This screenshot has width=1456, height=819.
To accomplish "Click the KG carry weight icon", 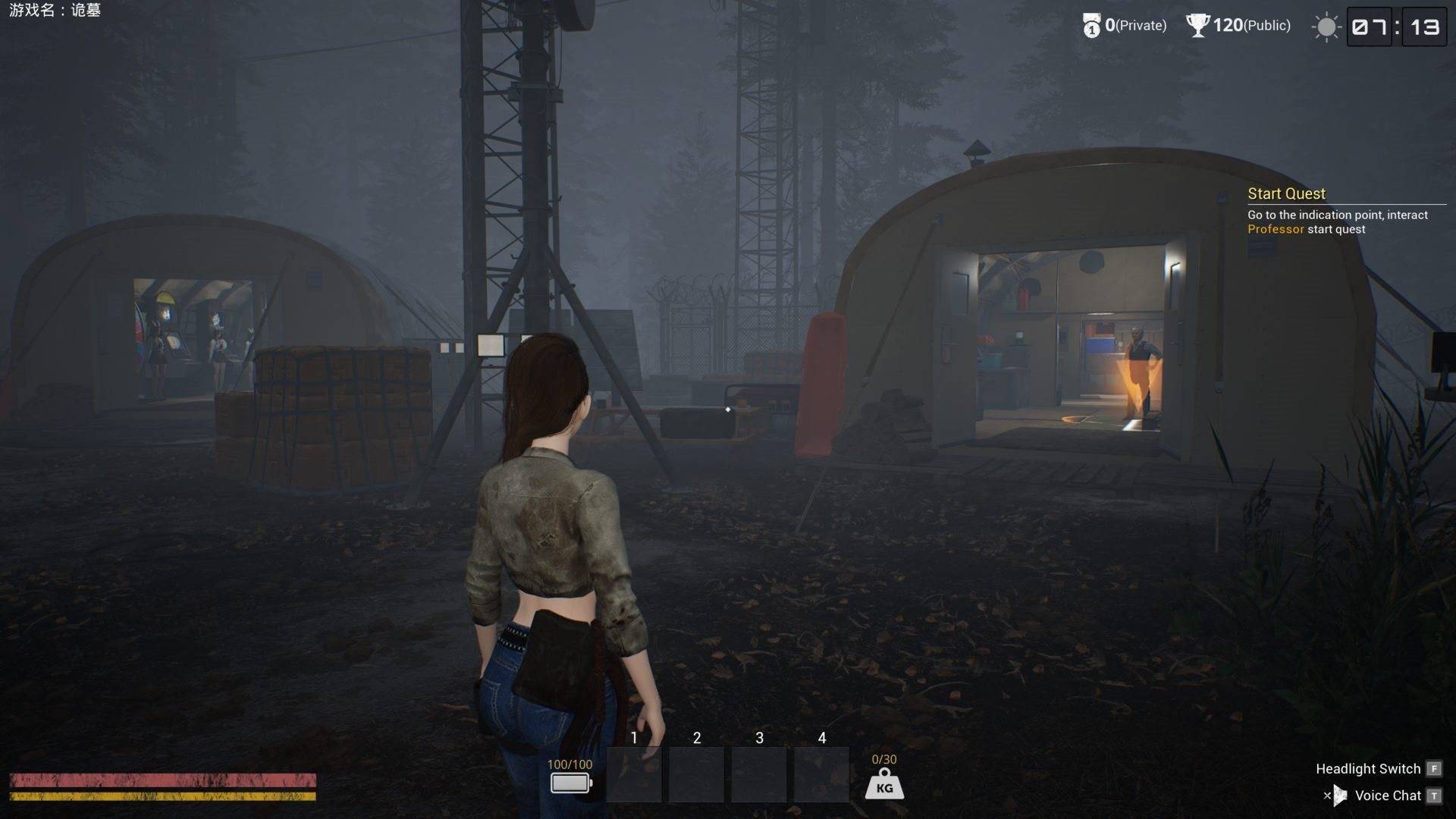I will 884,784.
